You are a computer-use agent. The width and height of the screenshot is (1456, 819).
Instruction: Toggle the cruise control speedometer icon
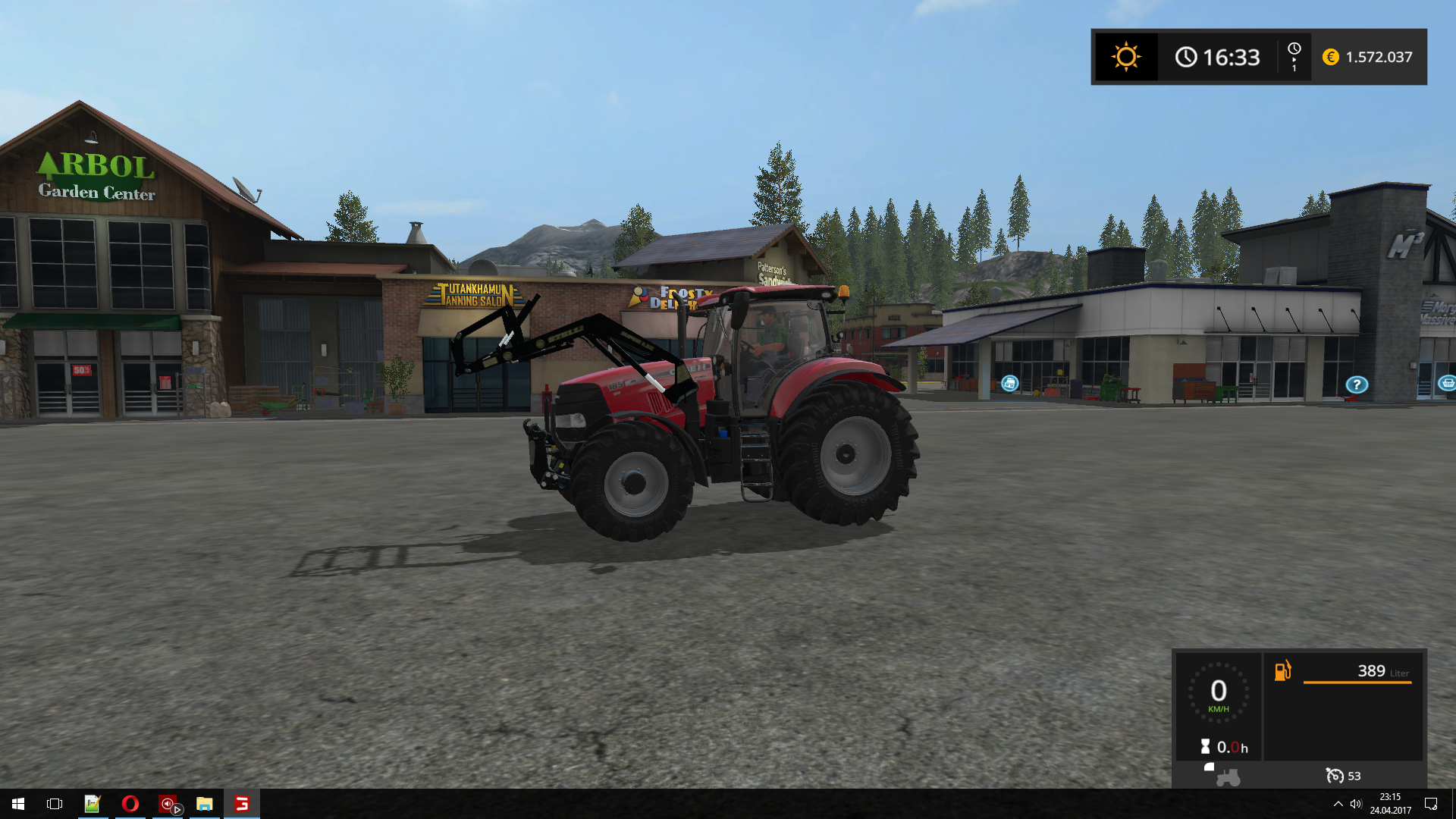coord(1334,776)
